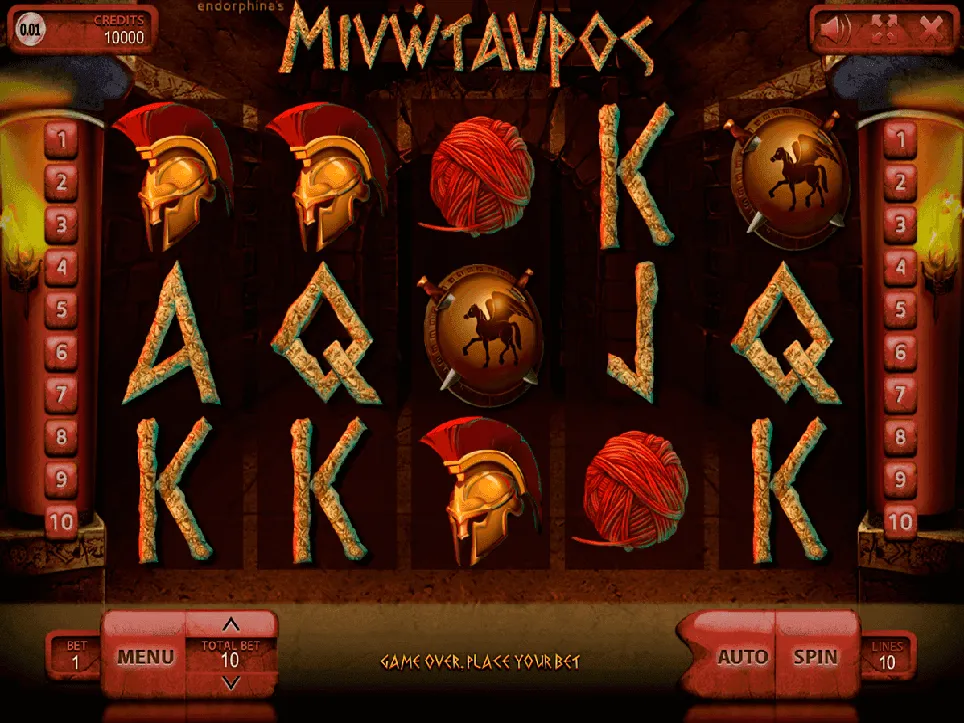Viewport: 964px width, 723px height.
Task: Spin the reels with the SPIN button
Action: pos(815,657)
